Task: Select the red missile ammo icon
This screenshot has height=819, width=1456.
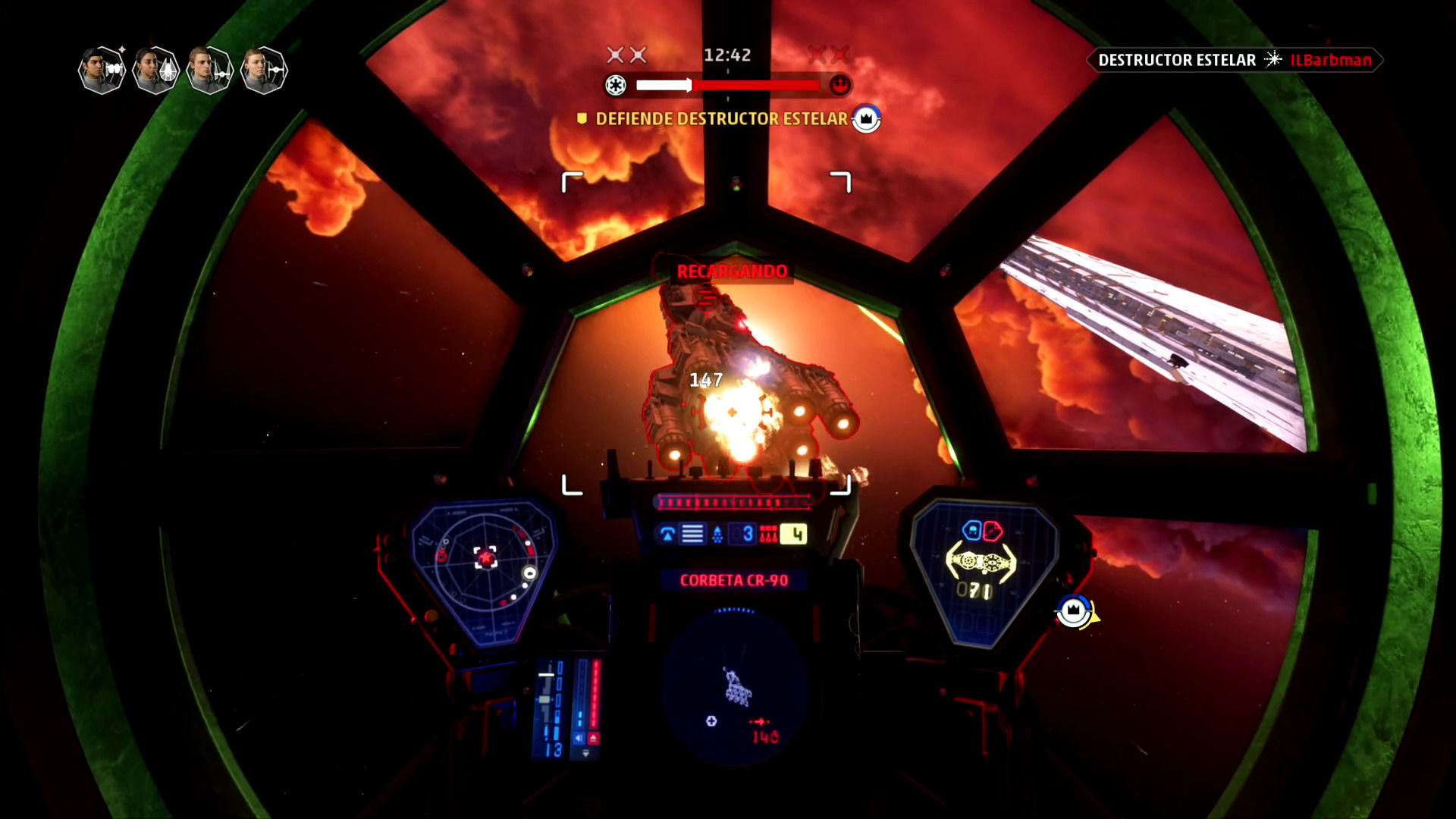Action: point(768,535)
